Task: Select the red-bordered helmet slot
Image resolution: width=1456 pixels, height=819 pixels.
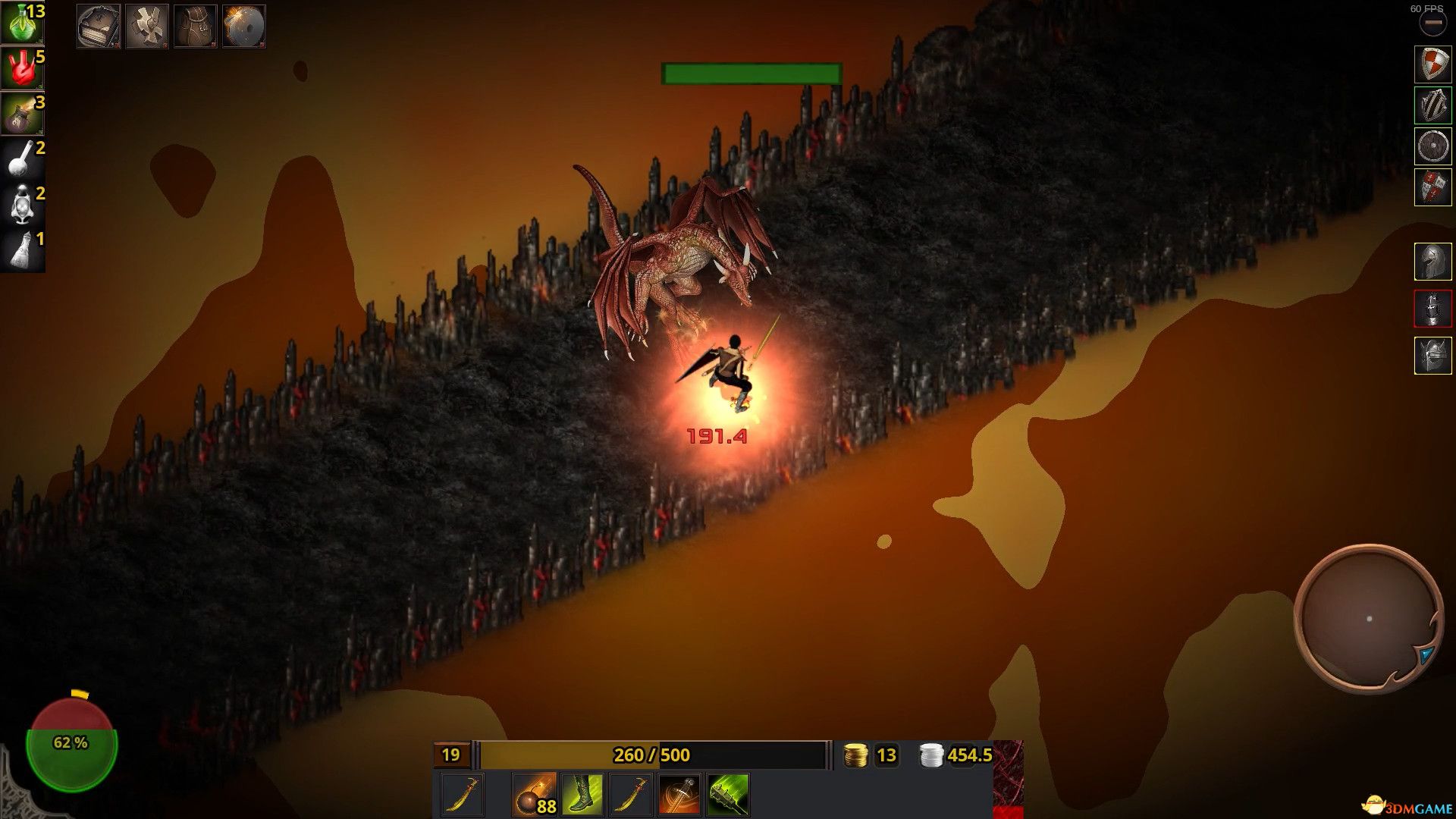Action: [1432, 309]
